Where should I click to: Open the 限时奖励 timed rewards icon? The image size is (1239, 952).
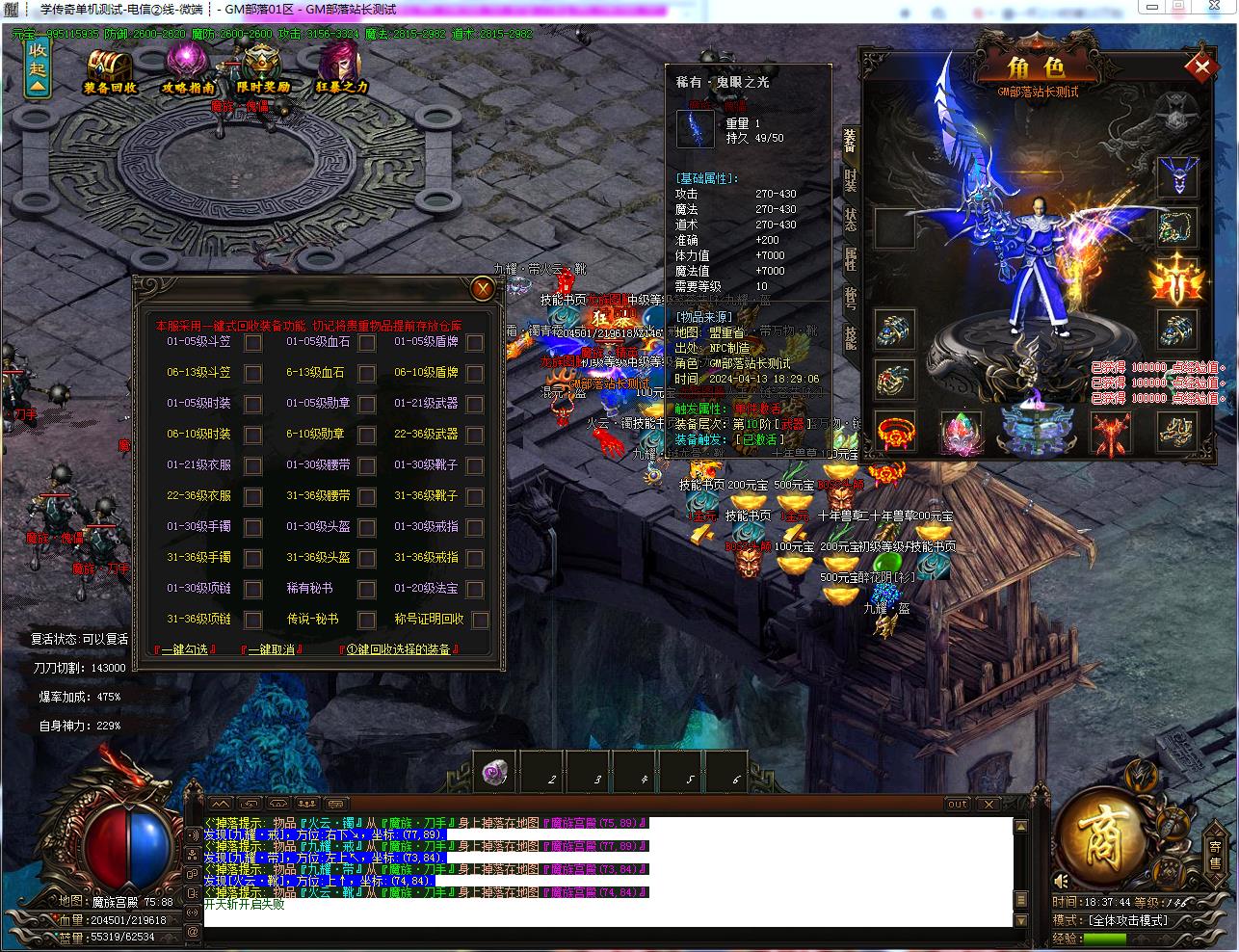(262, 67)
